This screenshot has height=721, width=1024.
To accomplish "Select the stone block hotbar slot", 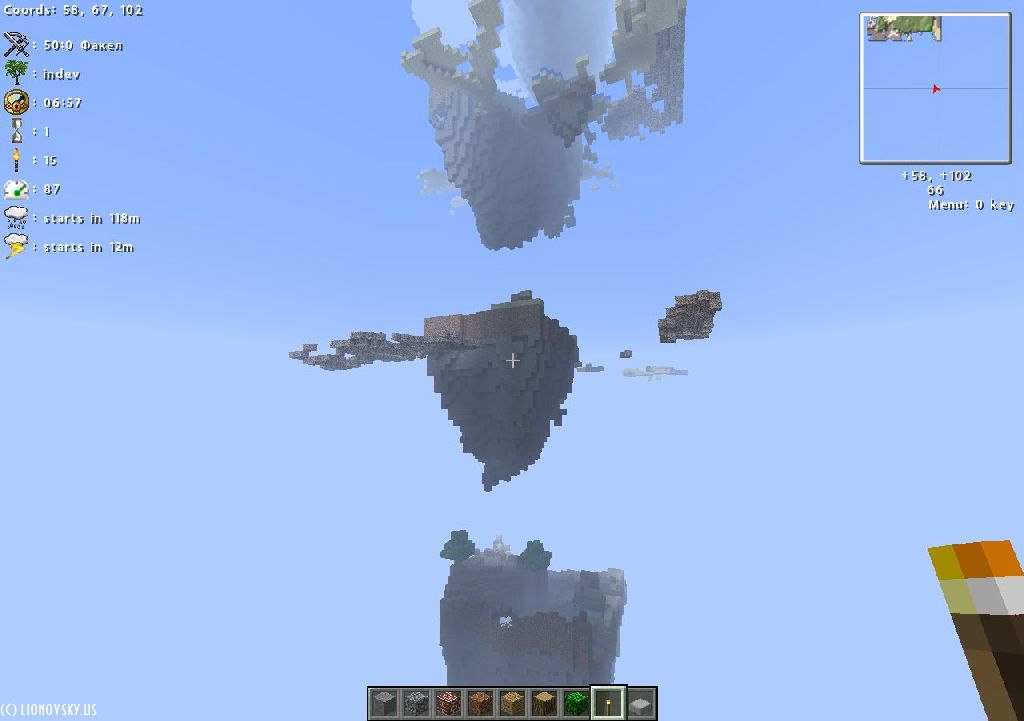I will [x=384, y=703].
